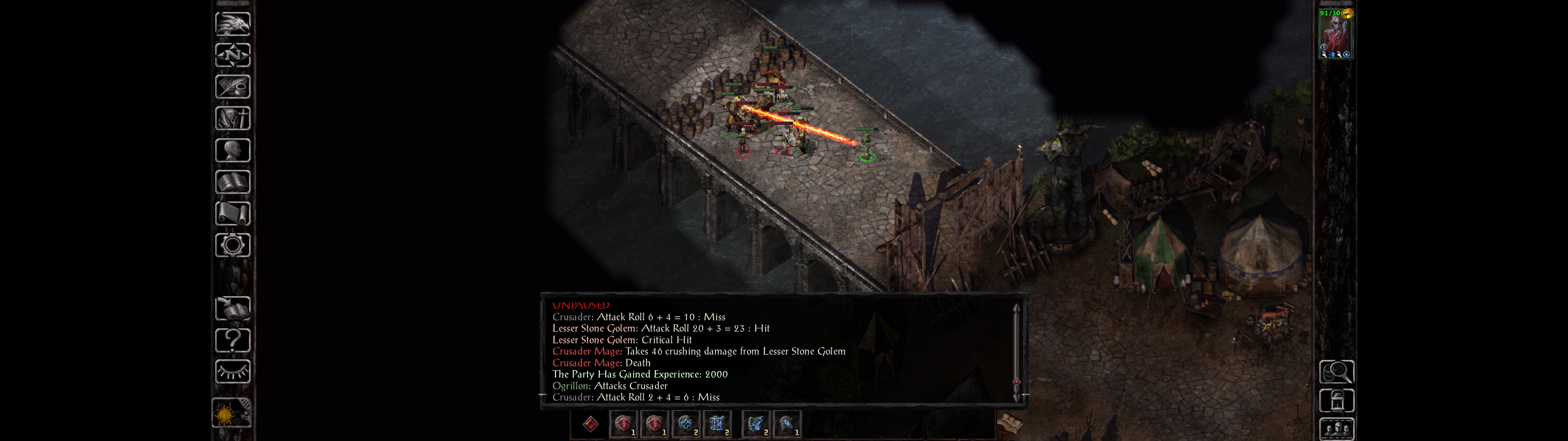Cast the blue cross healing spell
Screen dimensions: 1568x441
click(x=685, y=424)
